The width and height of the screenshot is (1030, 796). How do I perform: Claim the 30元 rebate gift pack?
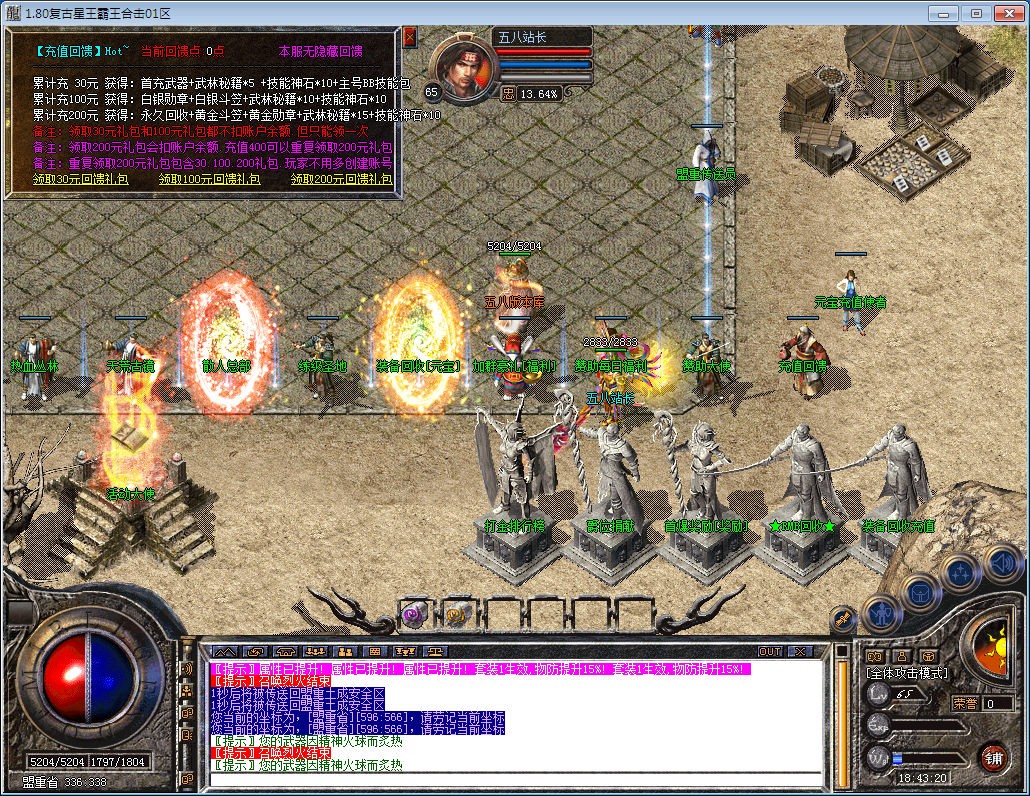[x=80, y=179]
